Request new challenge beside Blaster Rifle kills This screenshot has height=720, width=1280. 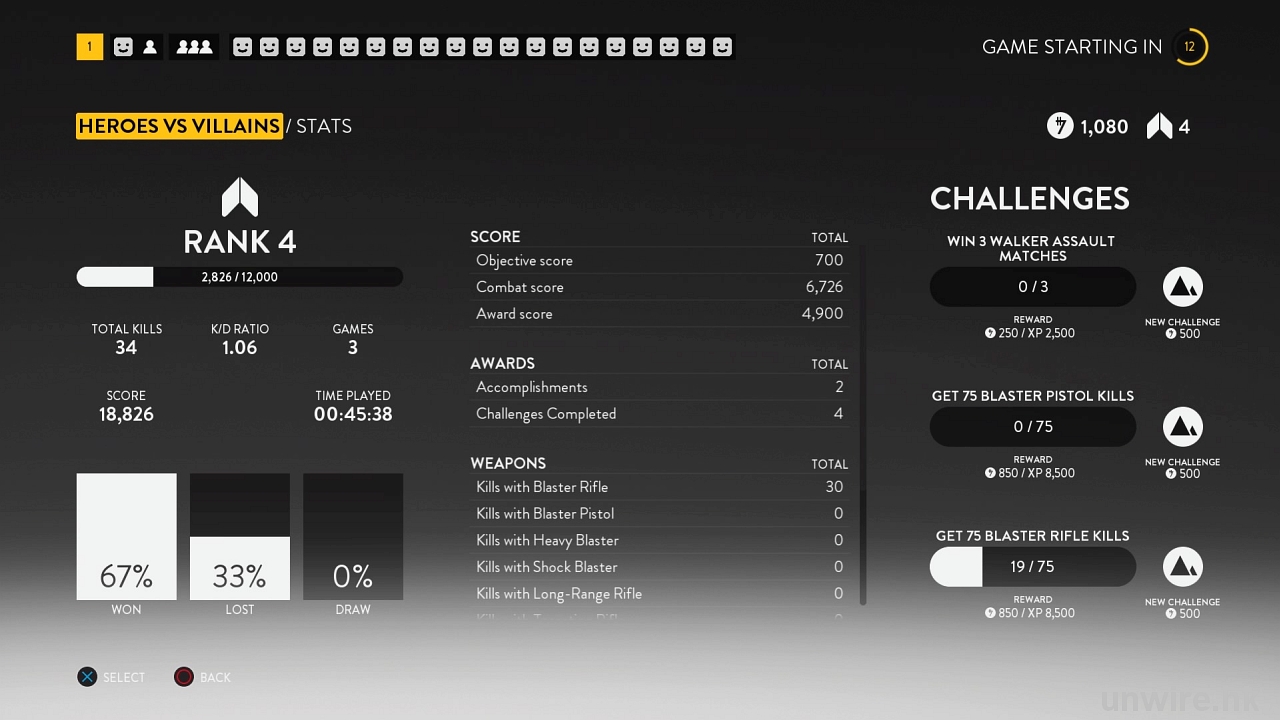coord(1182,567)
